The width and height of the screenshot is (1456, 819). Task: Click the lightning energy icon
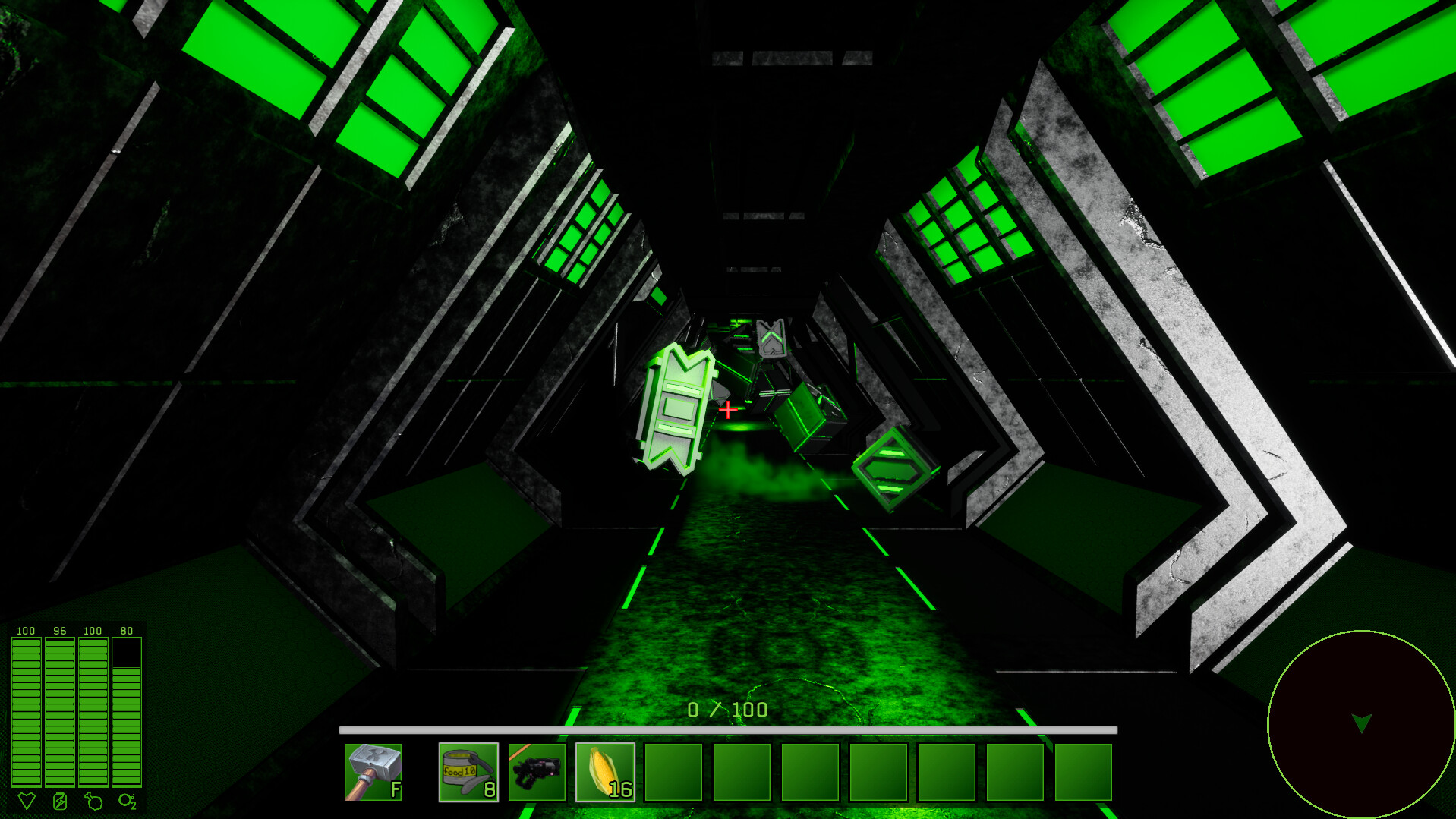59,799
